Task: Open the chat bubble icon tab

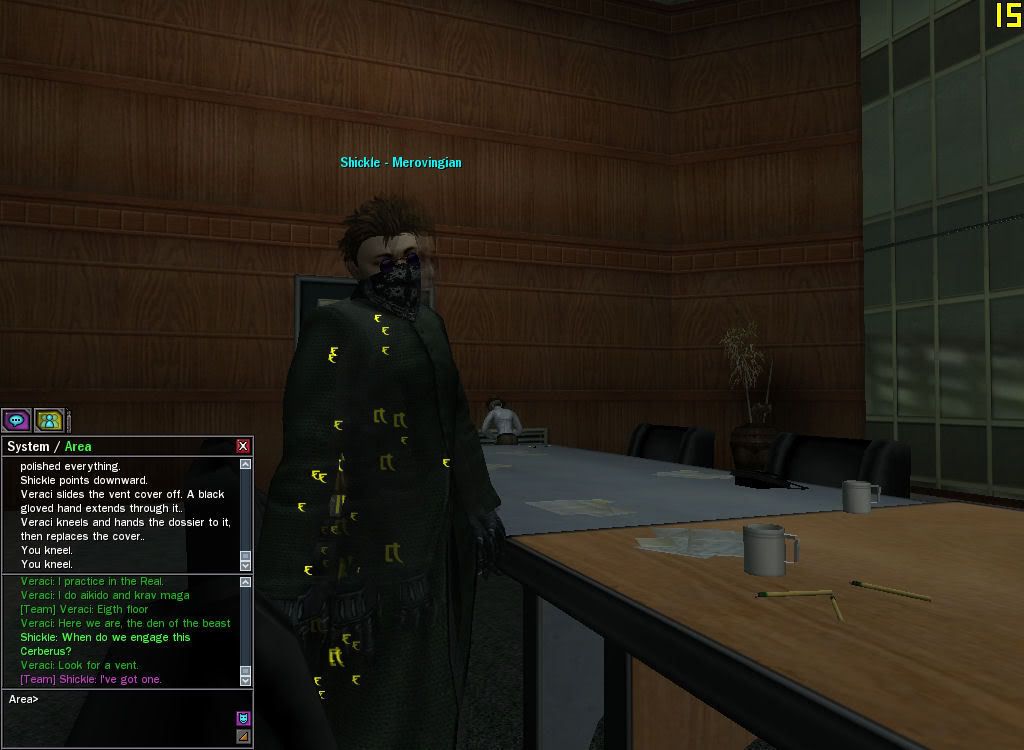Action: click(16, 420)
